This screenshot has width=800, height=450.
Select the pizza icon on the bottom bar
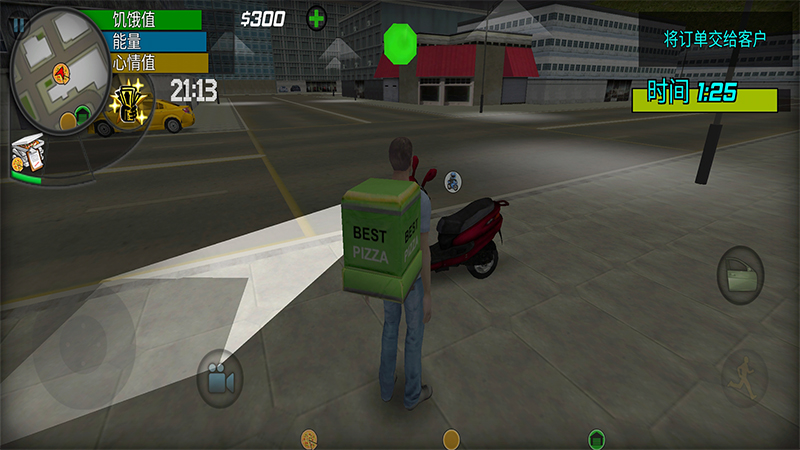309,438
